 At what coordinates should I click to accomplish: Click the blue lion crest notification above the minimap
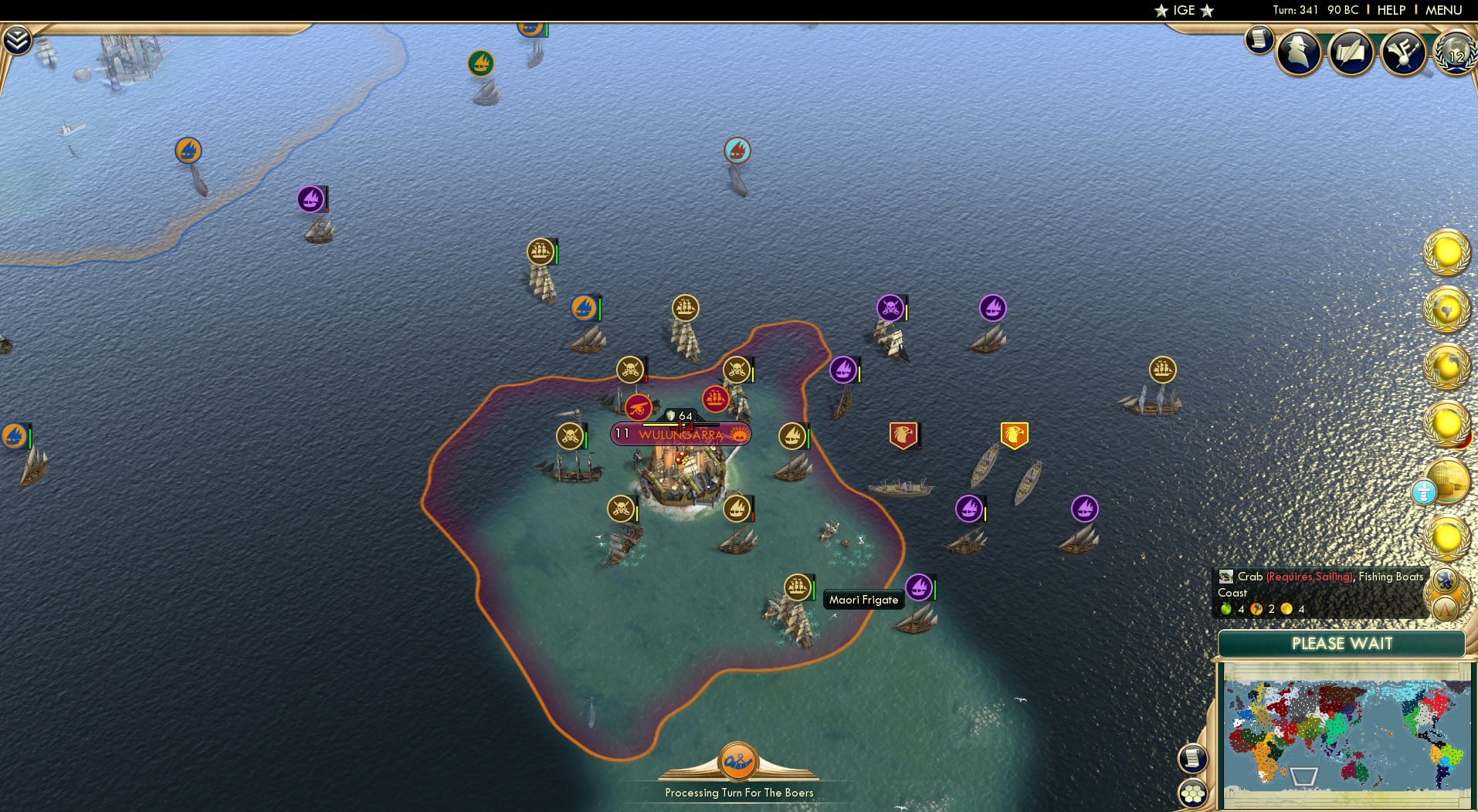[1445, 580]
